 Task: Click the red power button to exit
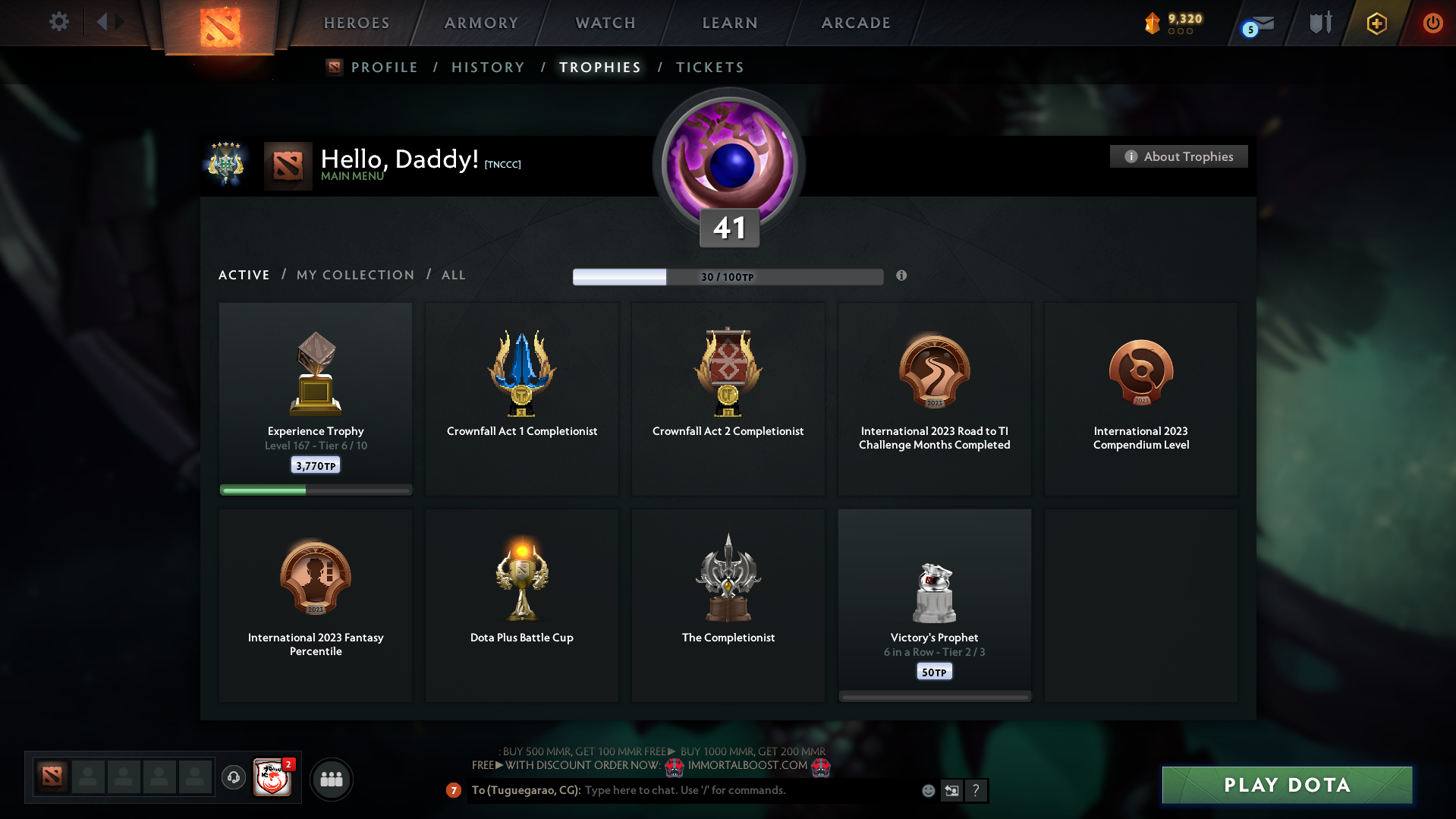tap(1432, 24)
